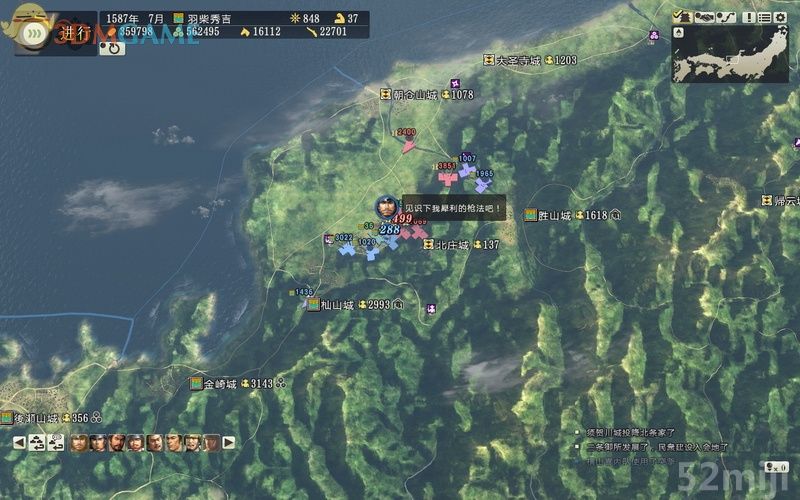Select the 大圣寺城 castle label
Screen dimensions: 800x500
click(518, 61)
